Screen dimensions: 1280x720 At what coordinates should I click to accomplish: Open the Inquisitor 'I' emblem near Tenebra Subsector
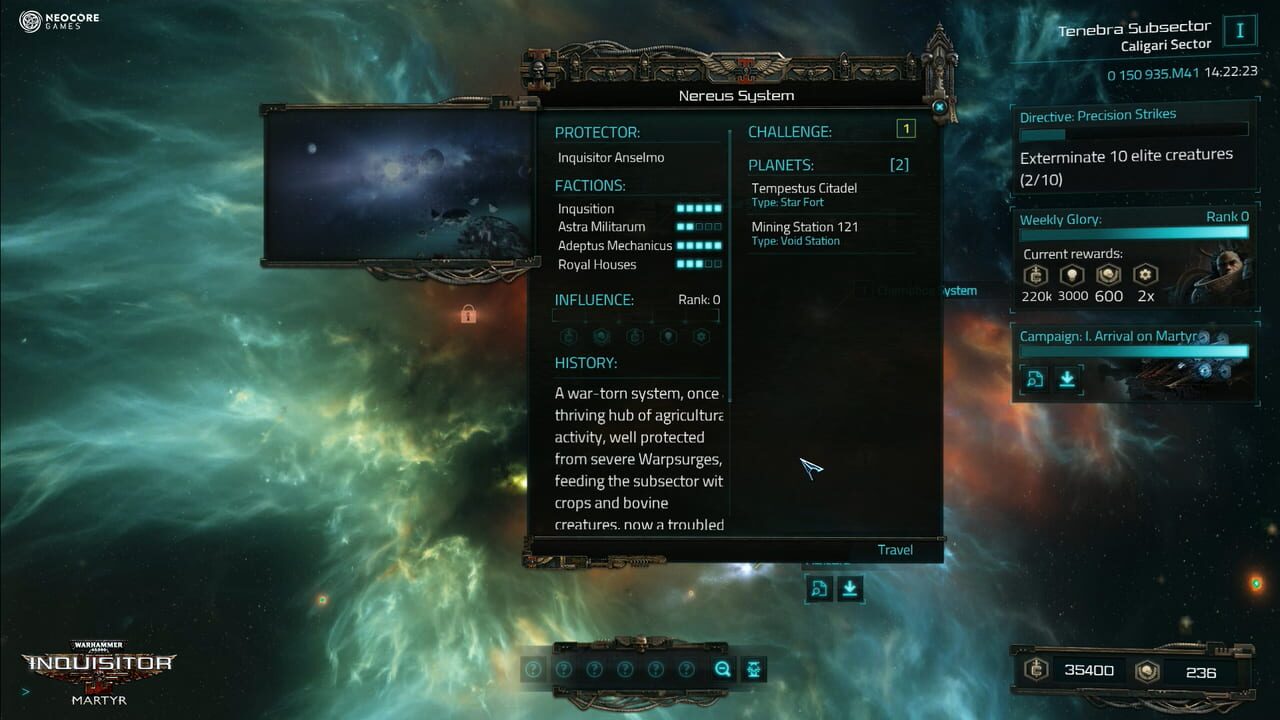pyautogui.click(x=1239, y=29)
